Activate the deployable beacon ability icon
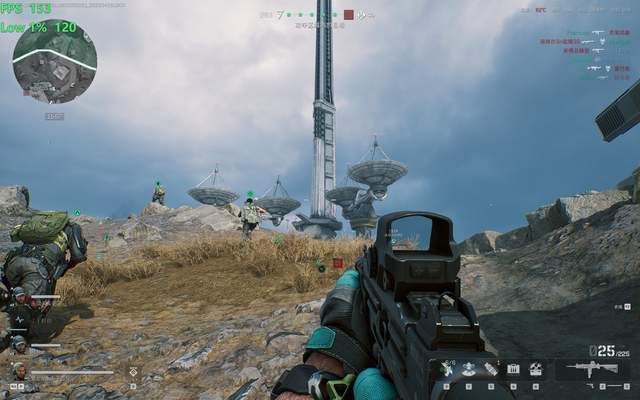Screen dimensions: 640x400 click(x=468, y=369)
